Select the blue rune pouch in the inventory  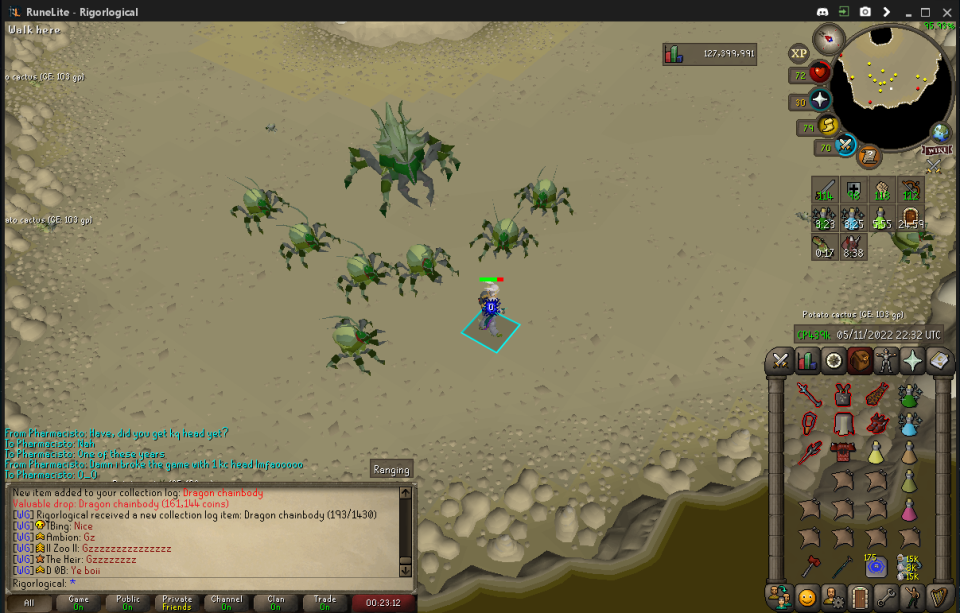pos(876,567)
